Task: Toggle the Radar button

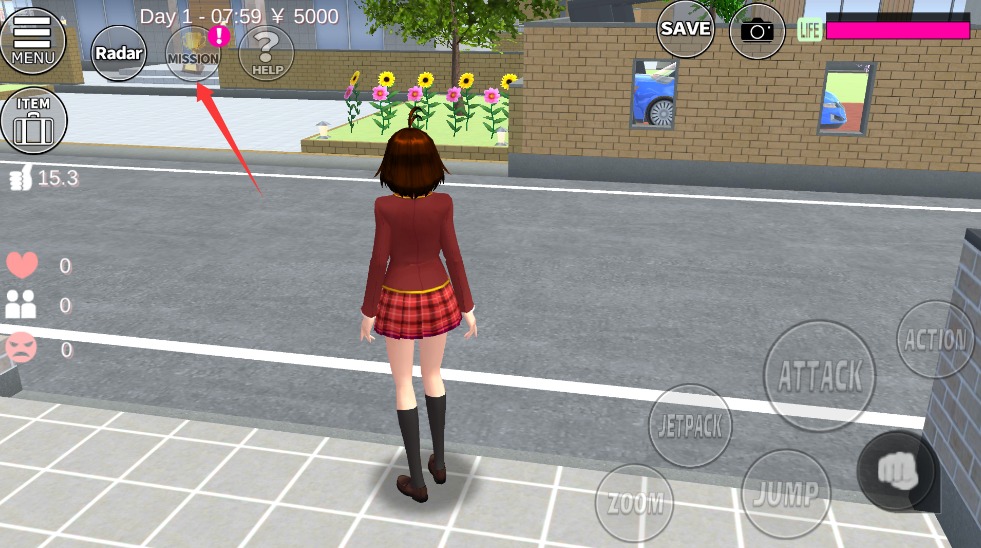Action: point(119,53)
